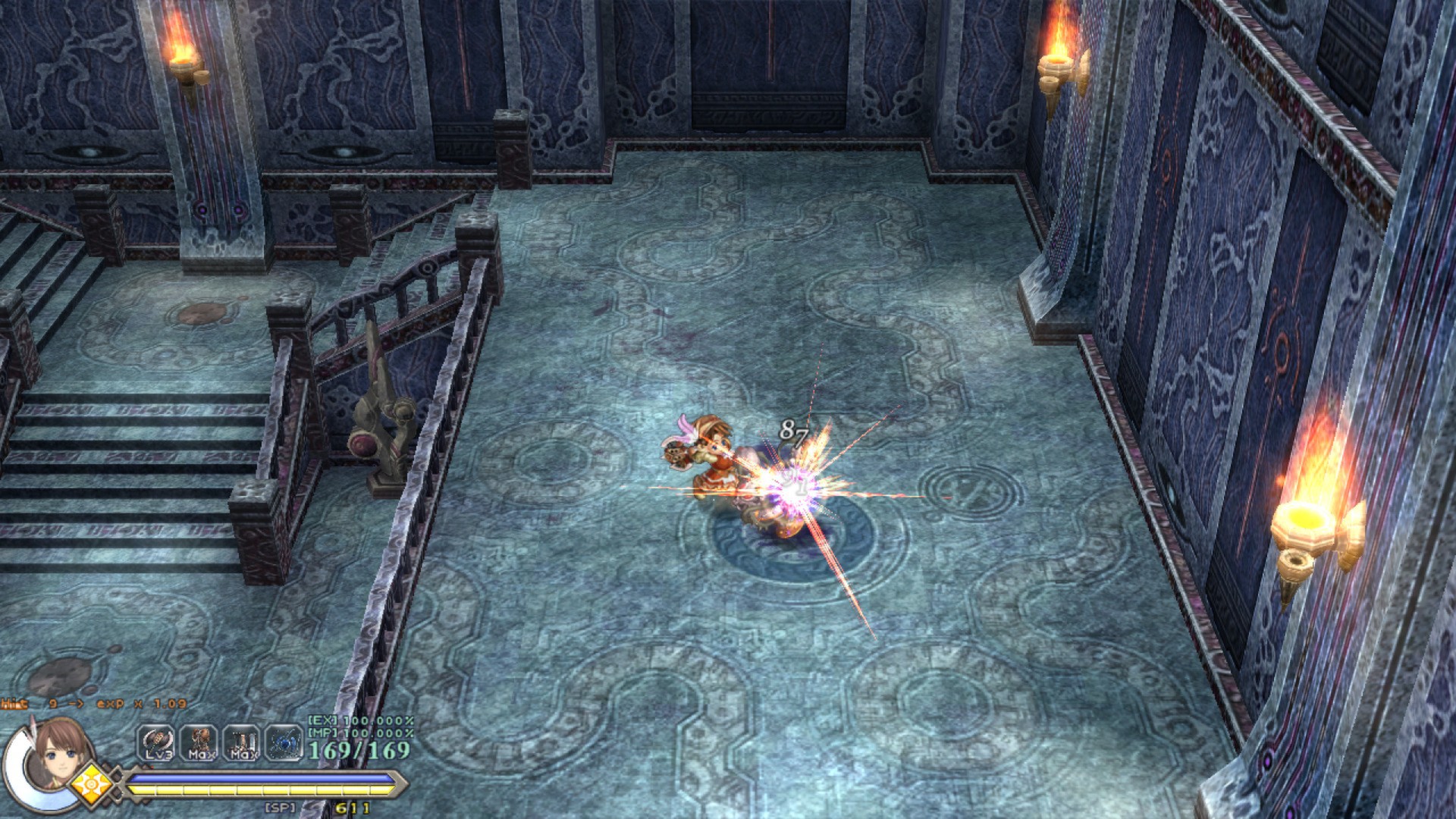Click the [SP] label below the gauge
This screenshot has height=819, width=1456.
pyautogui.click(x=280, y=808)
